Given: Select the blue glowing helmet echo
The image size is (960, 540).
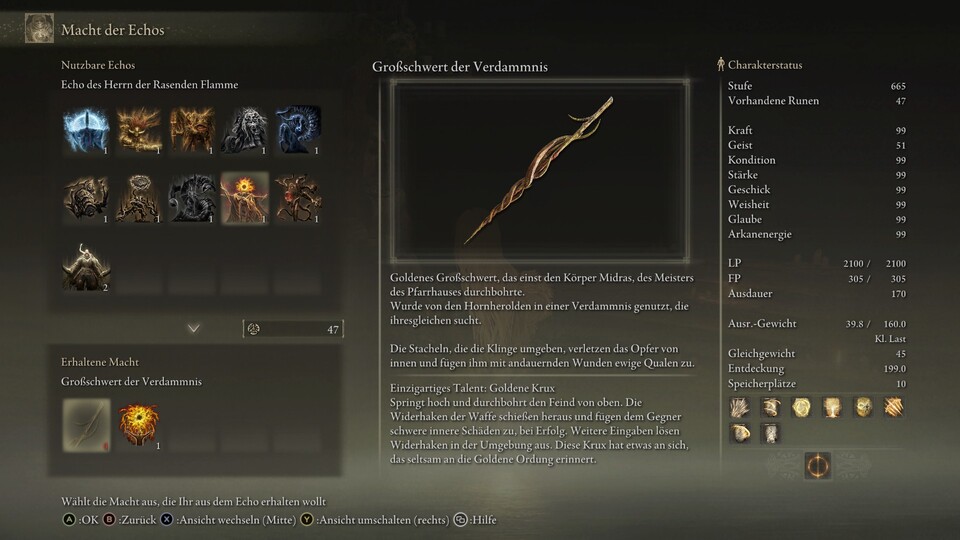Looking at the screenshot, I should [x=86, y=130].
